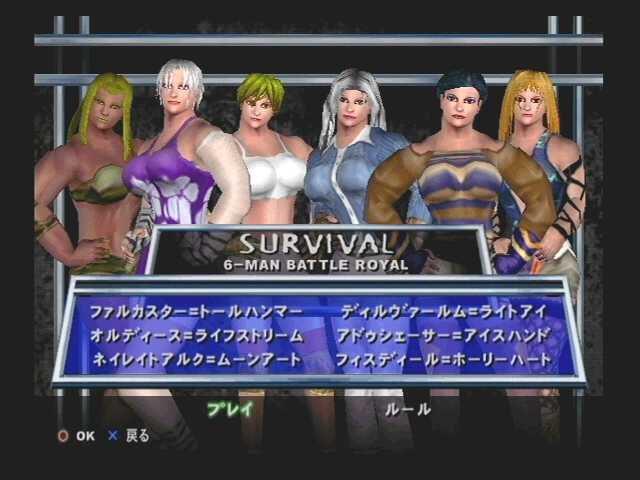Select the フィスディール=ホーリーハート entry
This screenshot has width=640, height=480.
click(x=444, y=357)
